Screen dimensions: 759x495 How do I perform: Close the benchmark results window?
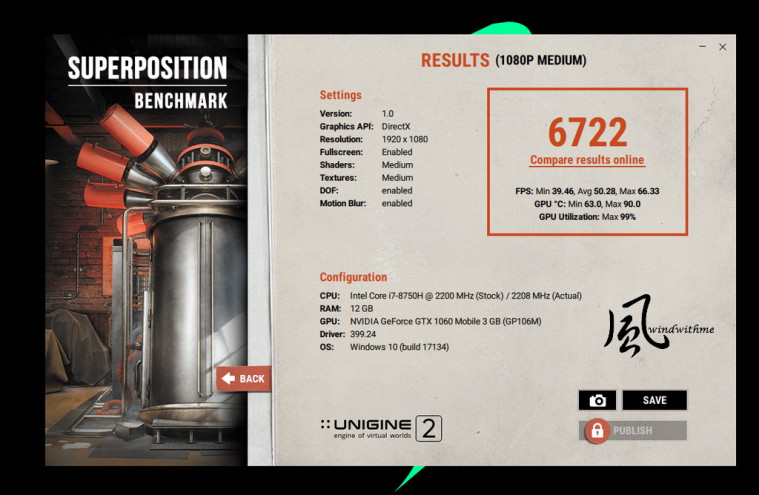tap(723, 47)
